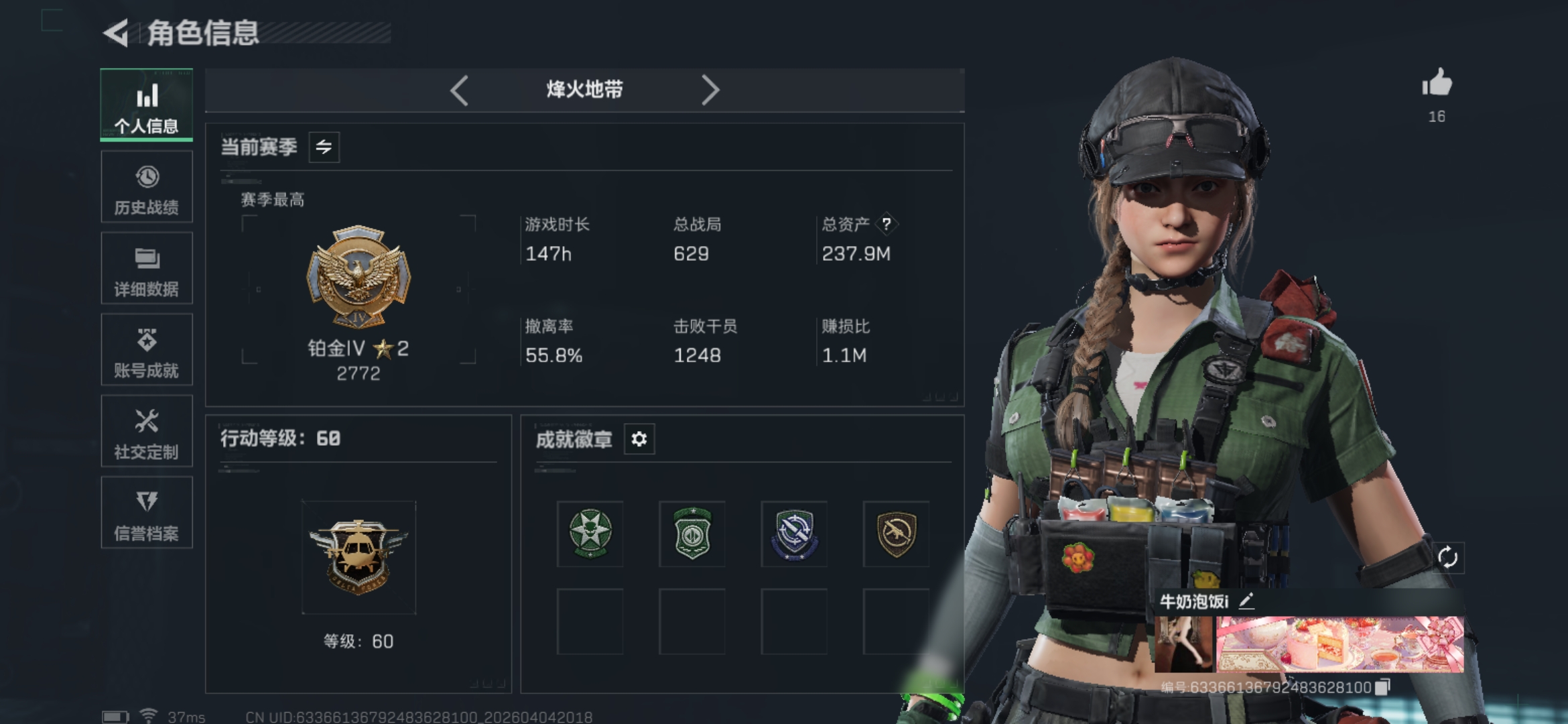Select the green star achievement badge

590,533
